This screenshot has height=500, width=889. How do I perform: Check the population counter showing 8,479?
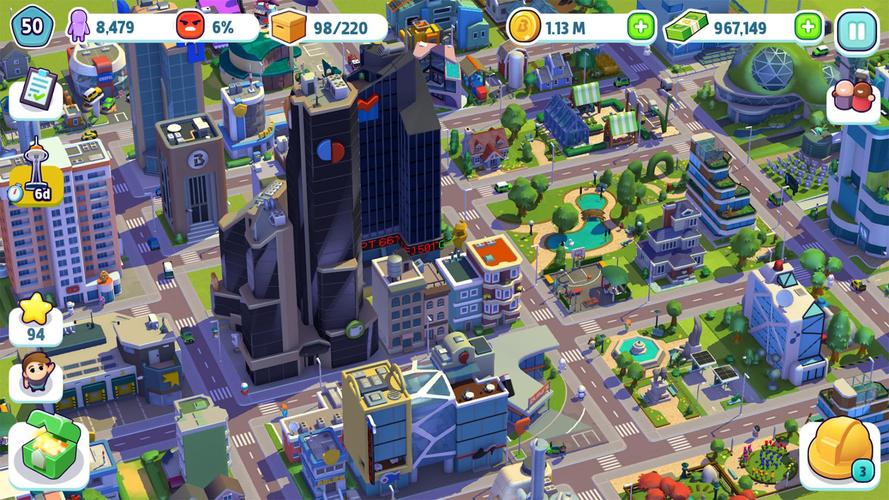coord(106,27)
